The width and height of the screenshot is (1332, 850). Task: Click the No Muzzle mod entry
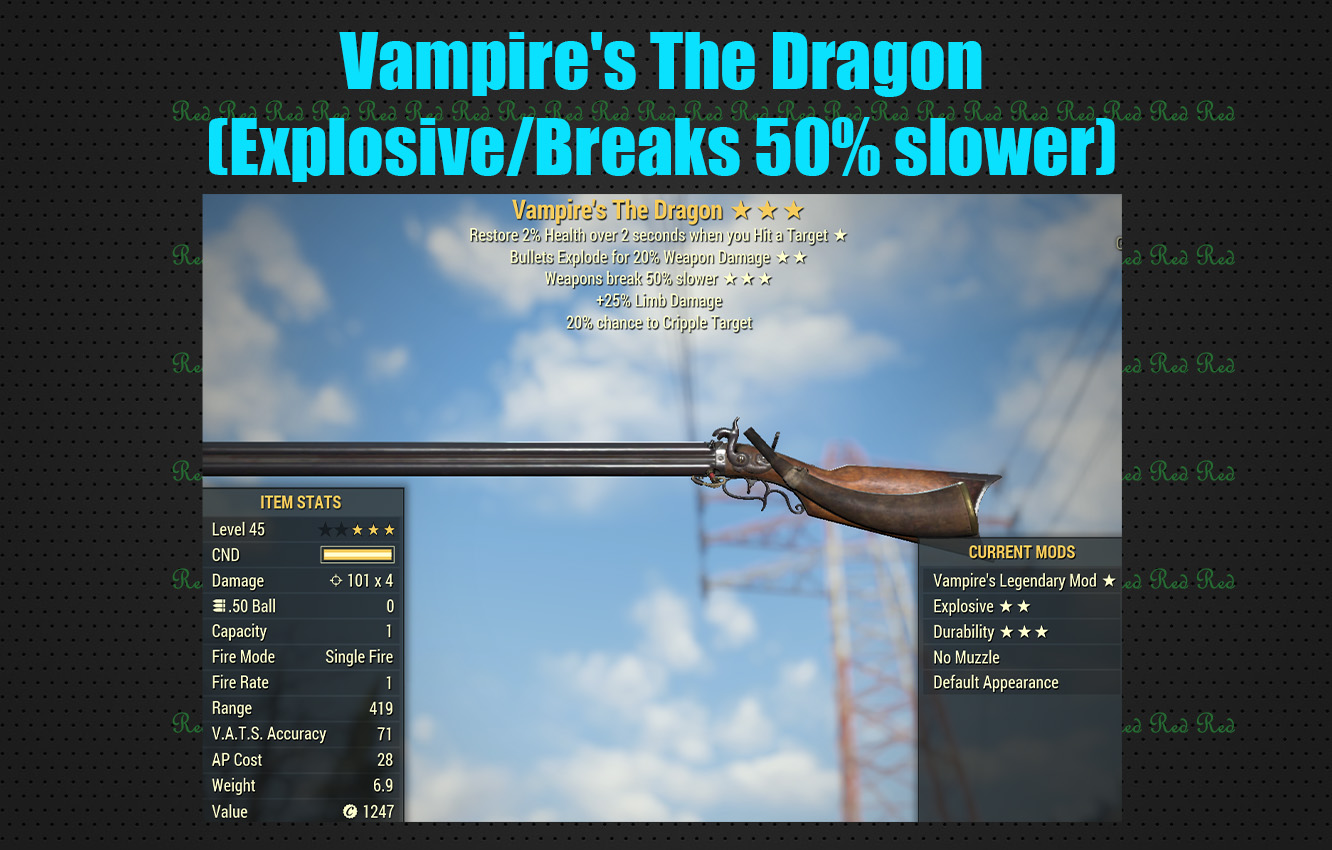[966, 657]
